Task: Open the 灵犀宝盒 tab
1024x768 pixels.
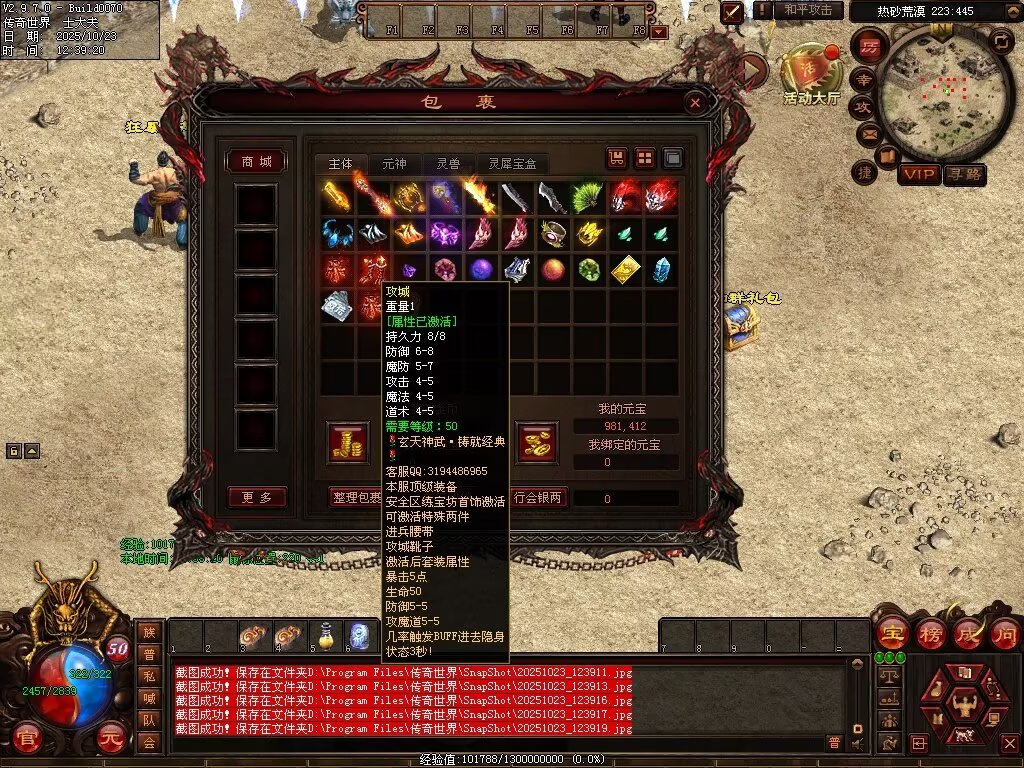Action: pos(512,163)
